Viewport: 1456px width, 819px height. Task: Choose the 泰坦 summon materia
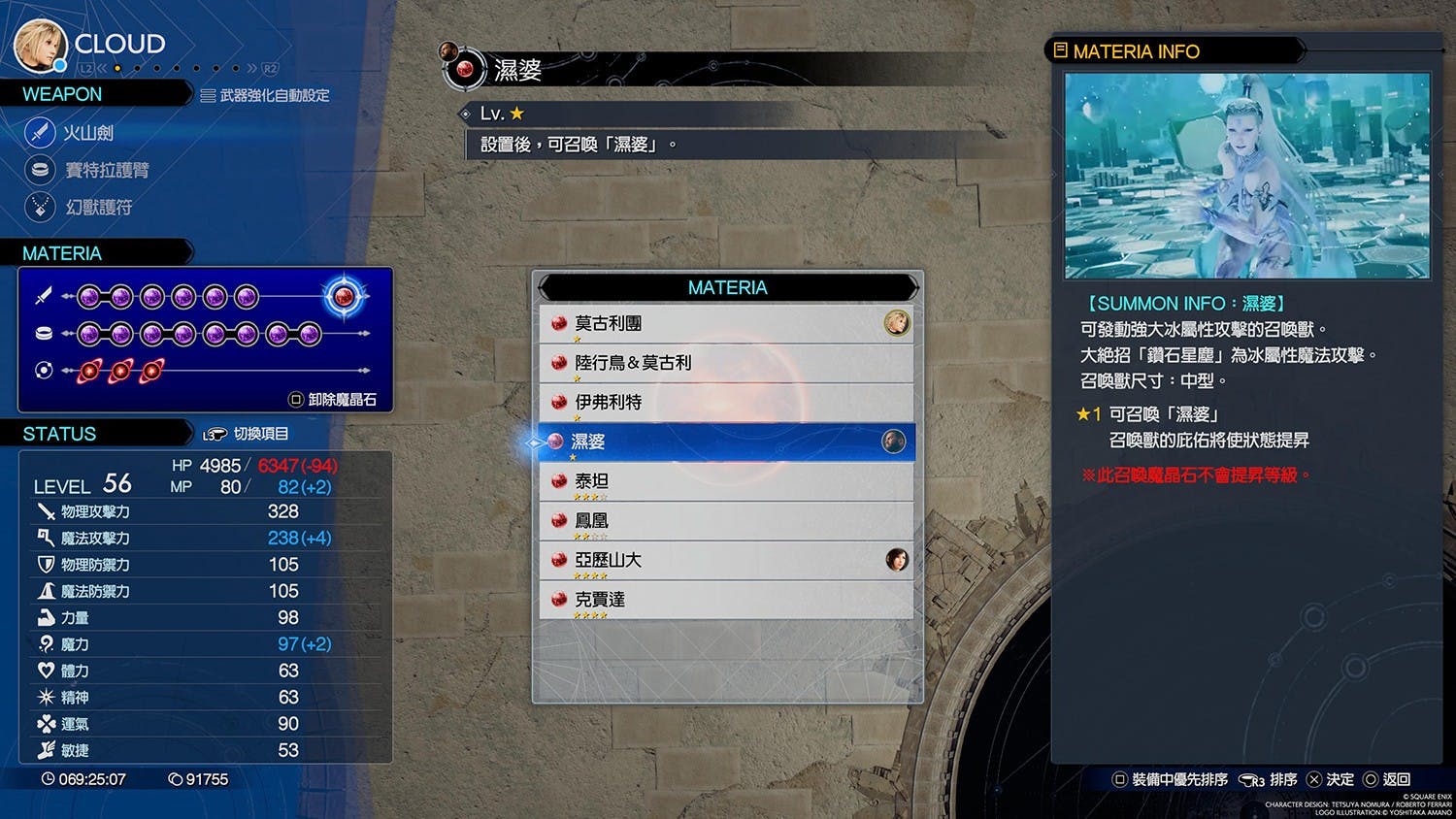click(726, 481)
